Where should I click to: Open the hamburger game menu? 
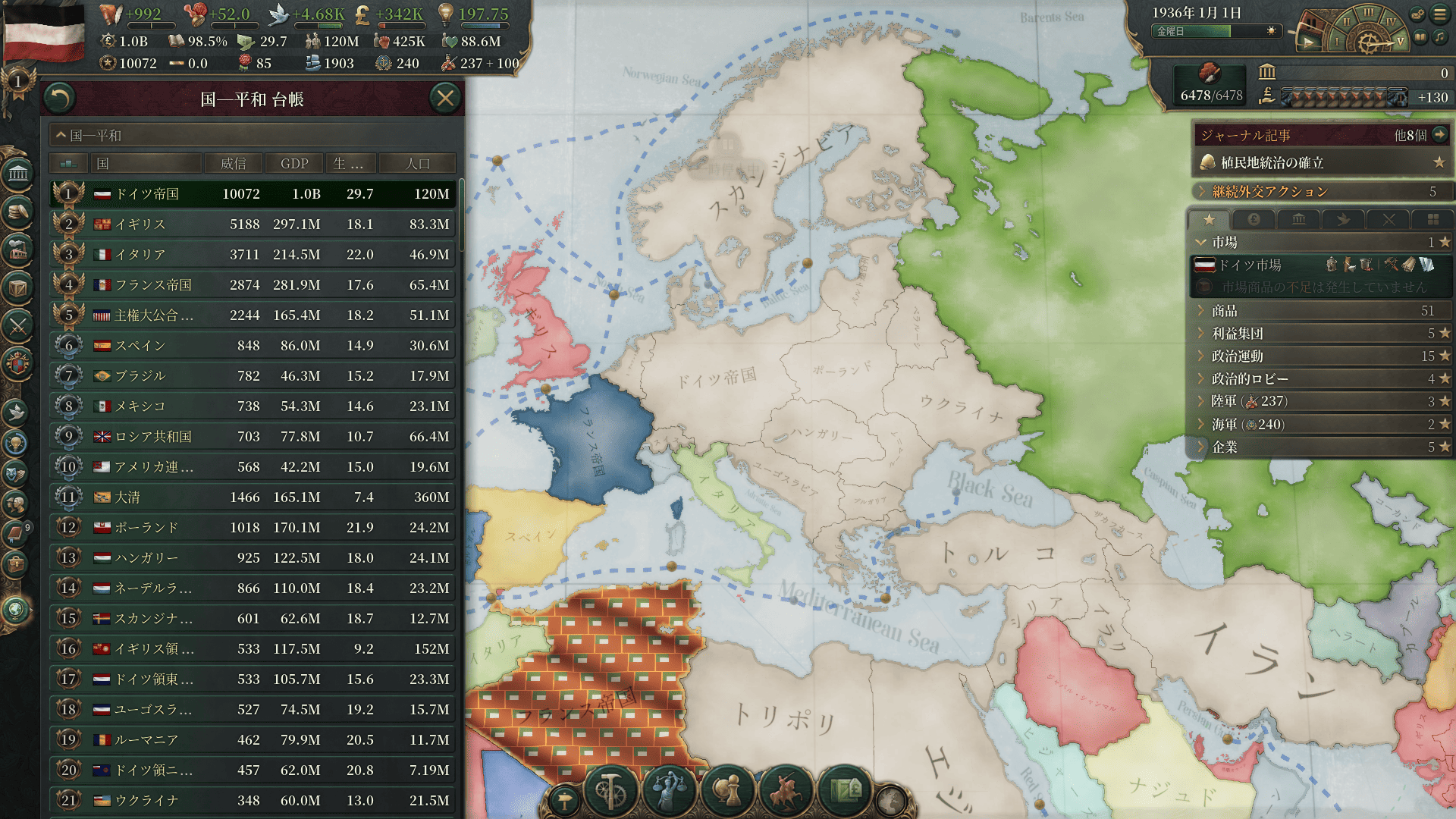coord(1439,14)
